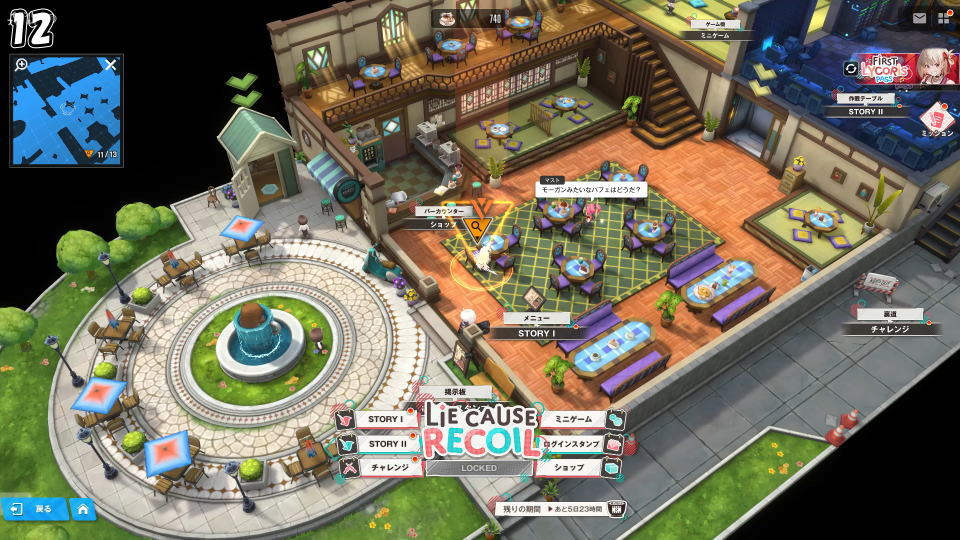Open the grid menu icon
Viewport: 960px width, 540px height.
click(943, 17)
